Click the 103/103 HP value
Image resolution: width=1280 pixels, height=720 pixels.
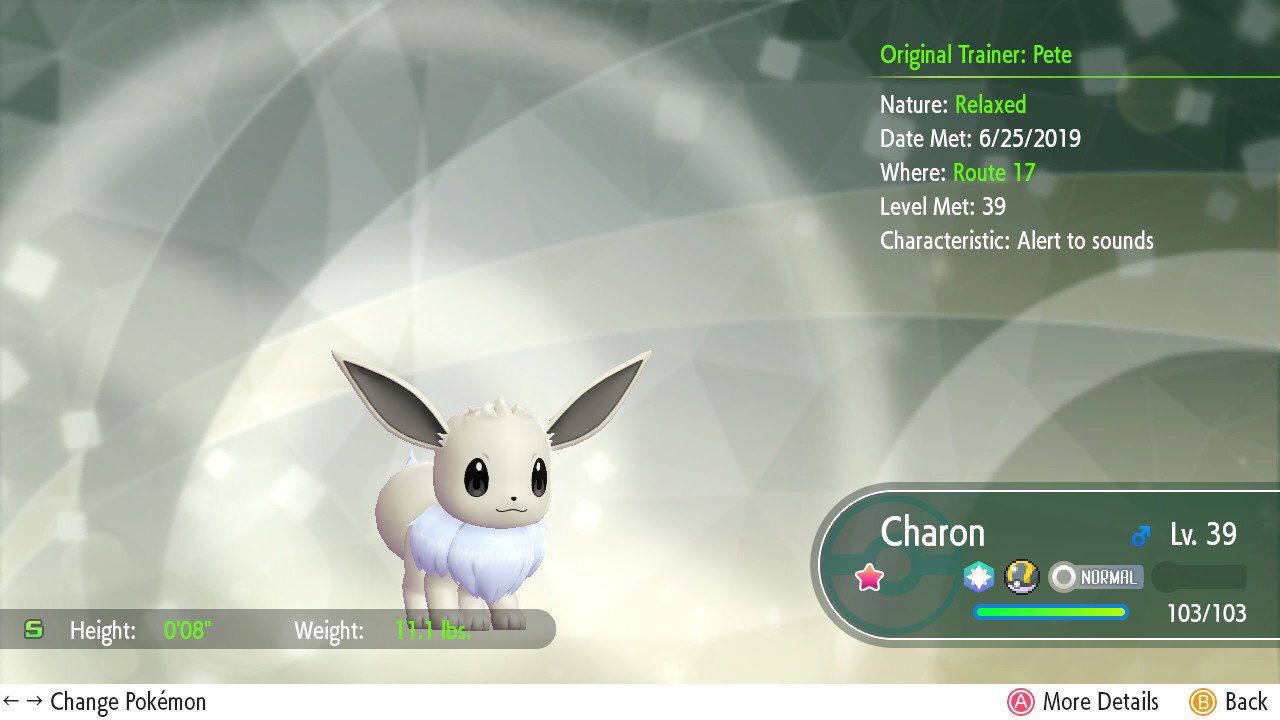1206,613
